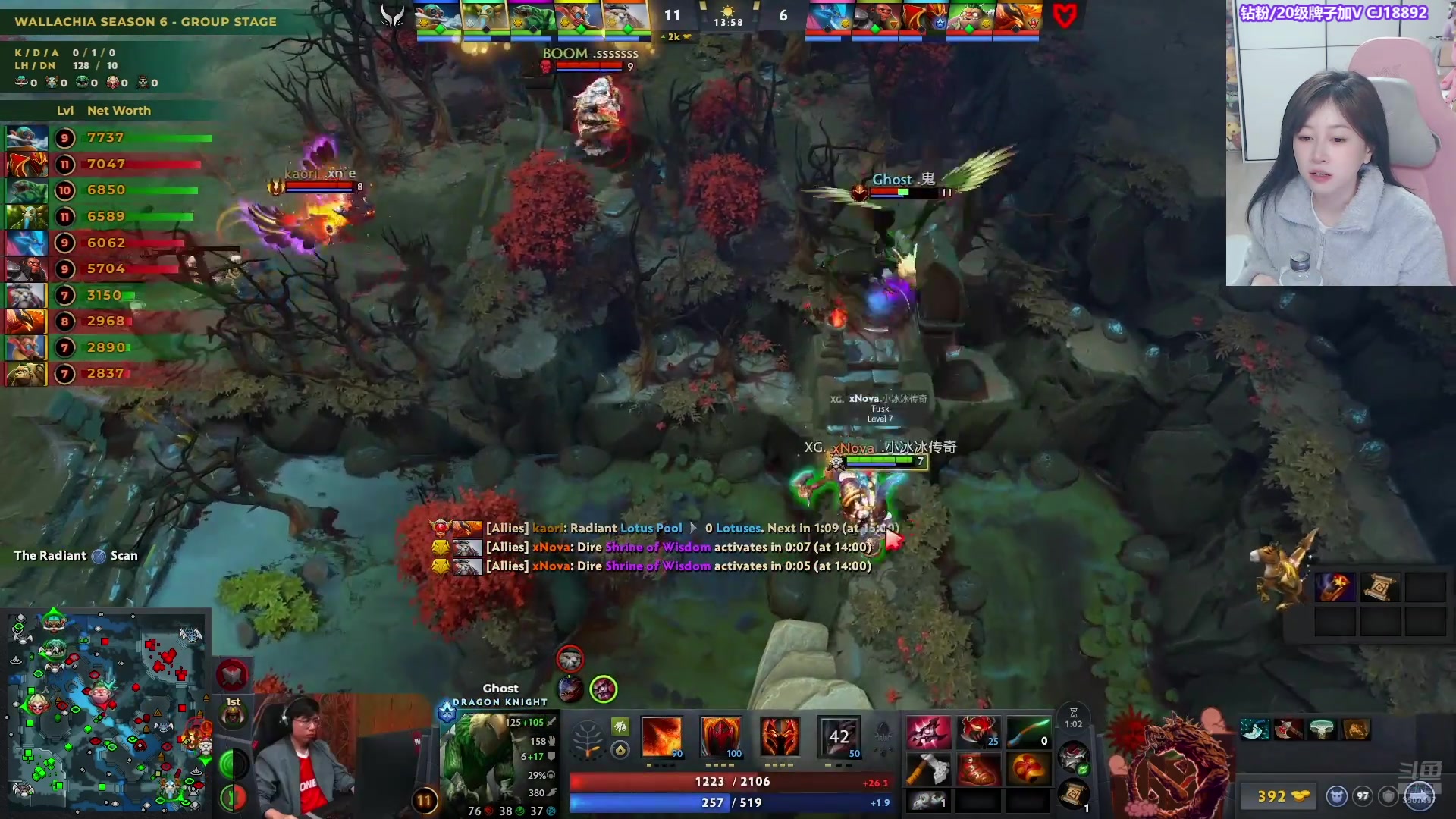Select the leftmost Radiant hero portrait in top bar
1456x819 pixels.
pyautogui.click(x=438, y=17)
